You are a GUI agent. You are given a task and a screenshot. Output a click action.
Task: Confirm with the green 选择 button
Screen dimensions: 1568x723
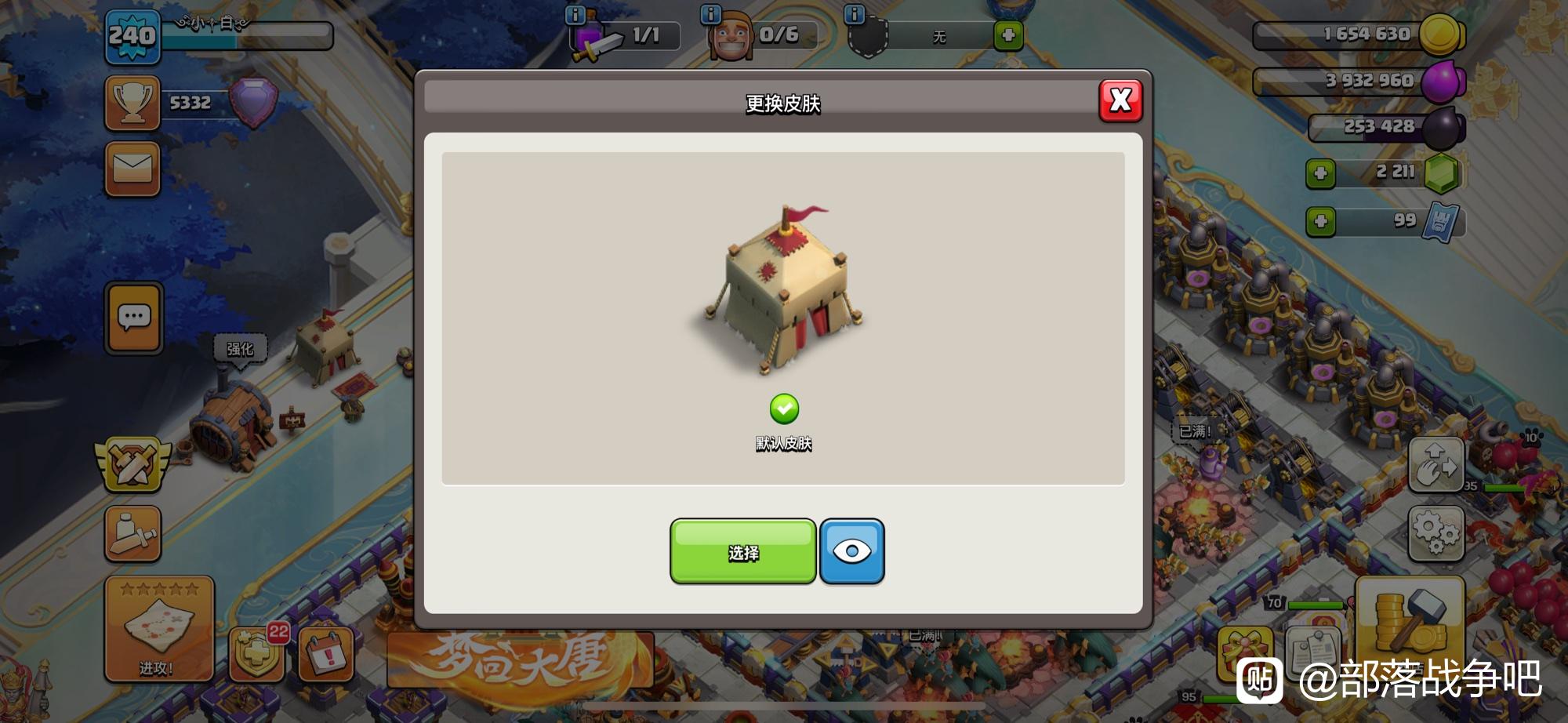pos(742,552)
